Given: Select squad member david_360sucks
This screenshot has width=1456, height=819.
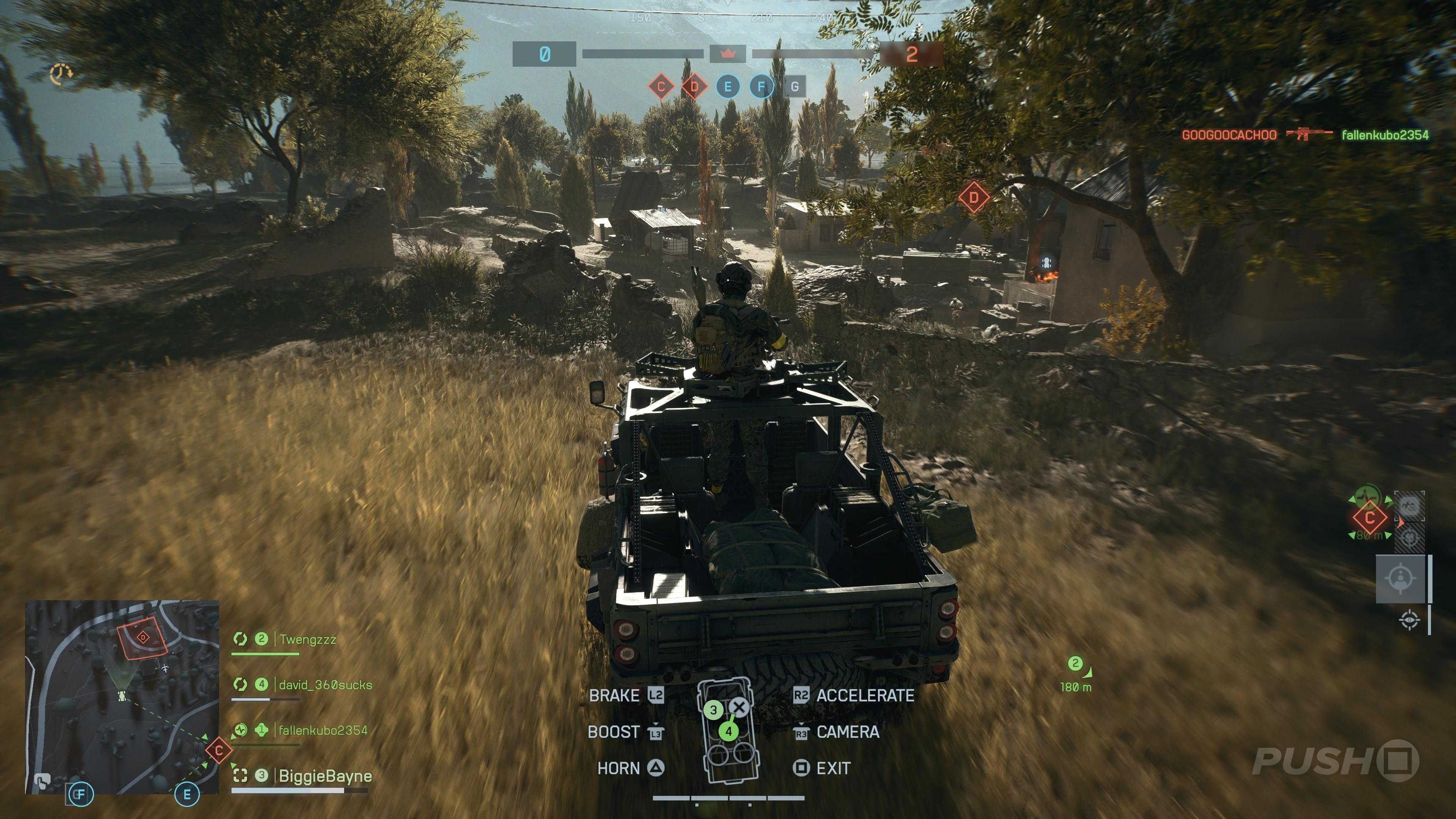Looking at the screenshot, I should [x=325, y=685].
